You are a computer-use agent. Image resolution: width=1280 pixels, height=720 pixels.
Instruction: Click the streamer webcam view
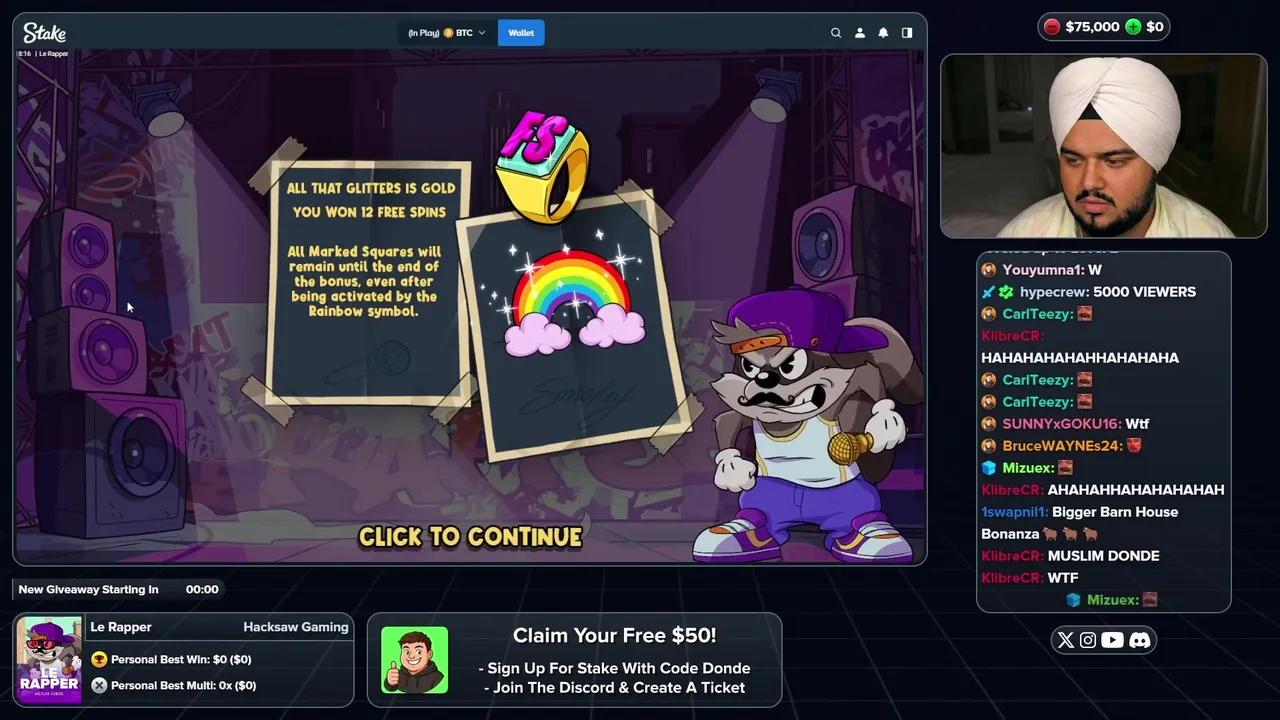(x=1103, y=146)
